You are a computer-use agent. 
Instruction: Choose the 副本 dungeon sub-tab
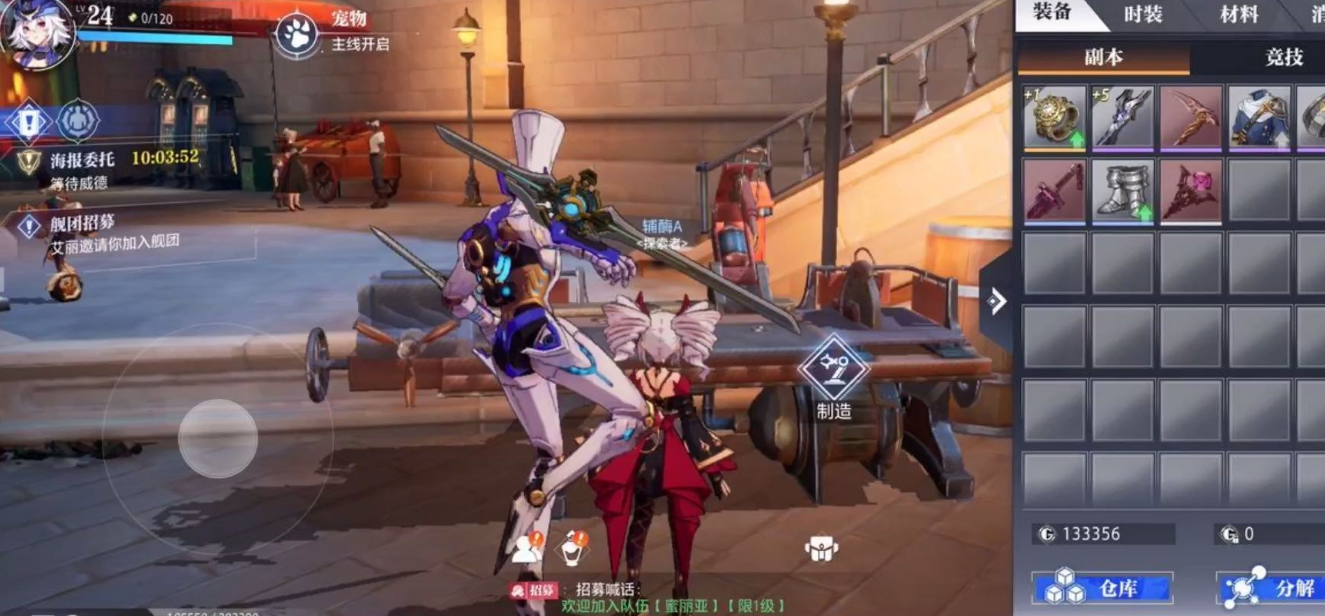(1104, 57)
